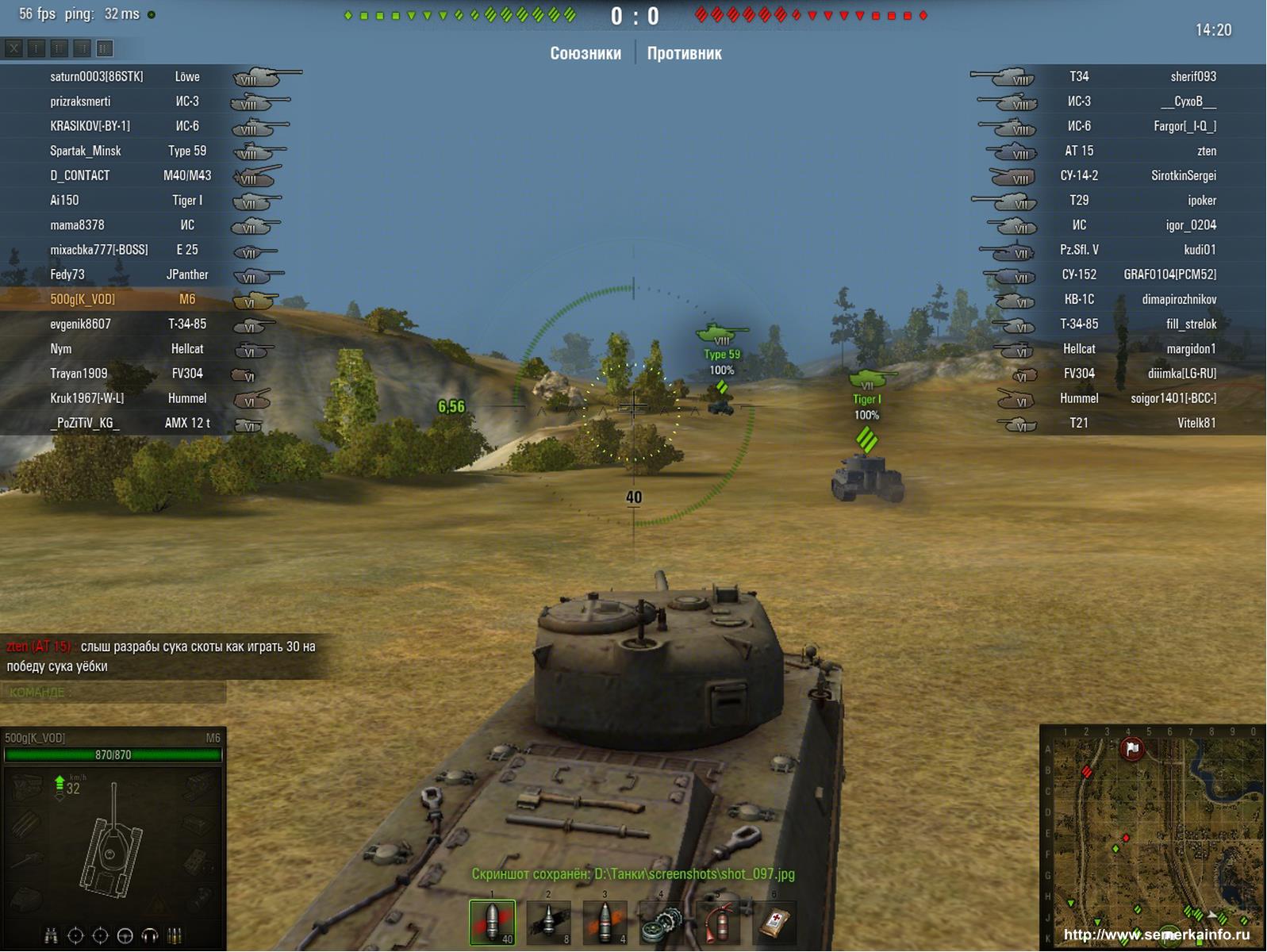Select ally saturn0003 in the team list

(97, 77)
